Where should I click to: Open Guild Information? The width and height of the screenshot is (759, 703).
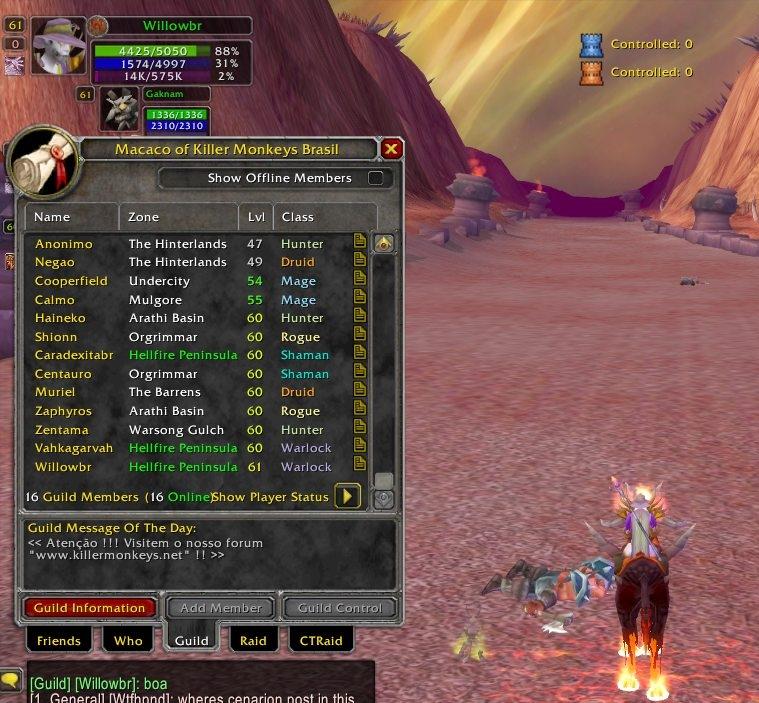click(90, 607)
